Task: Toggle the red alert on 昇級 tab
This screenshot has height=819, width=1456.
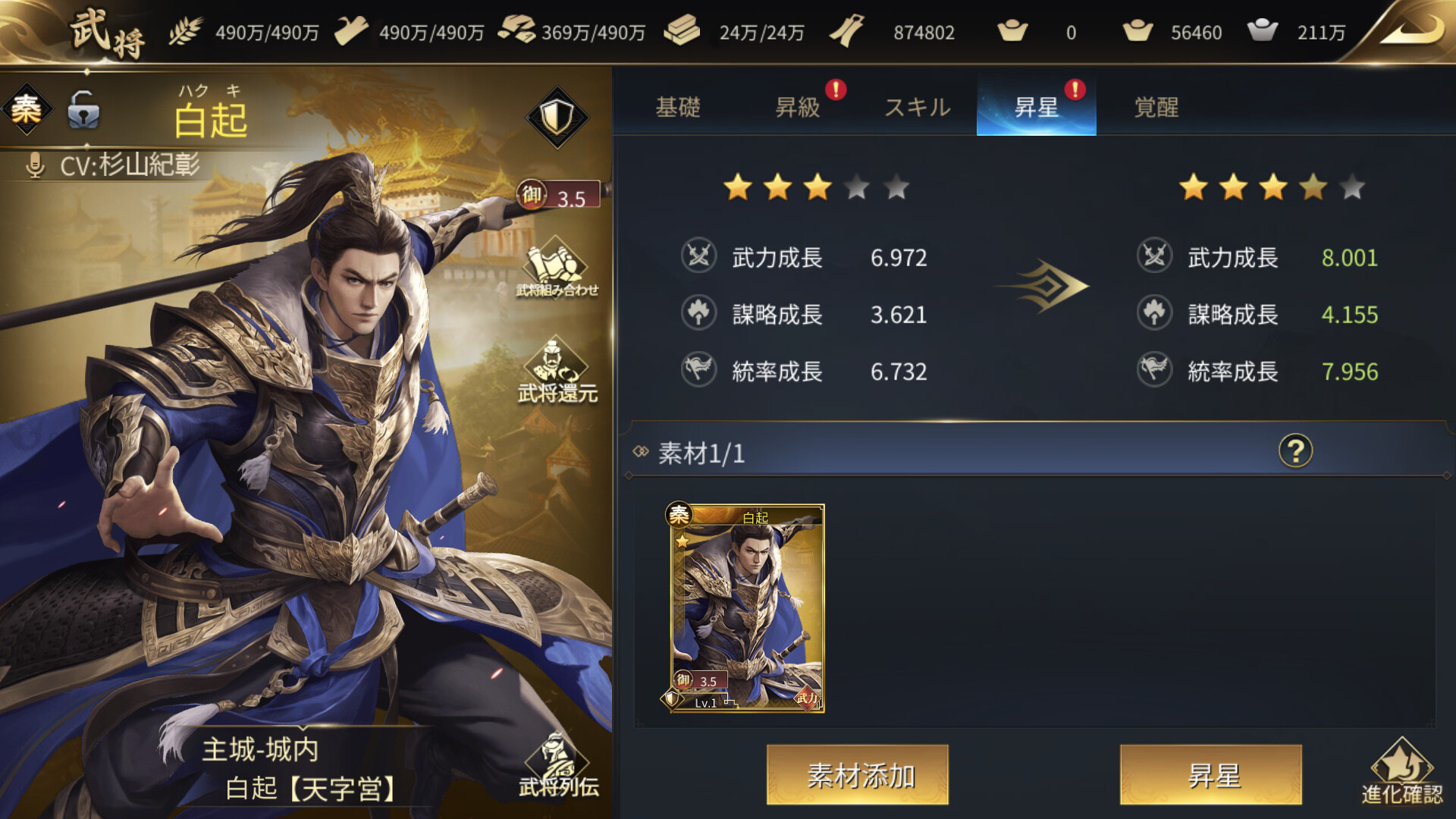Action: pos(836,89)
